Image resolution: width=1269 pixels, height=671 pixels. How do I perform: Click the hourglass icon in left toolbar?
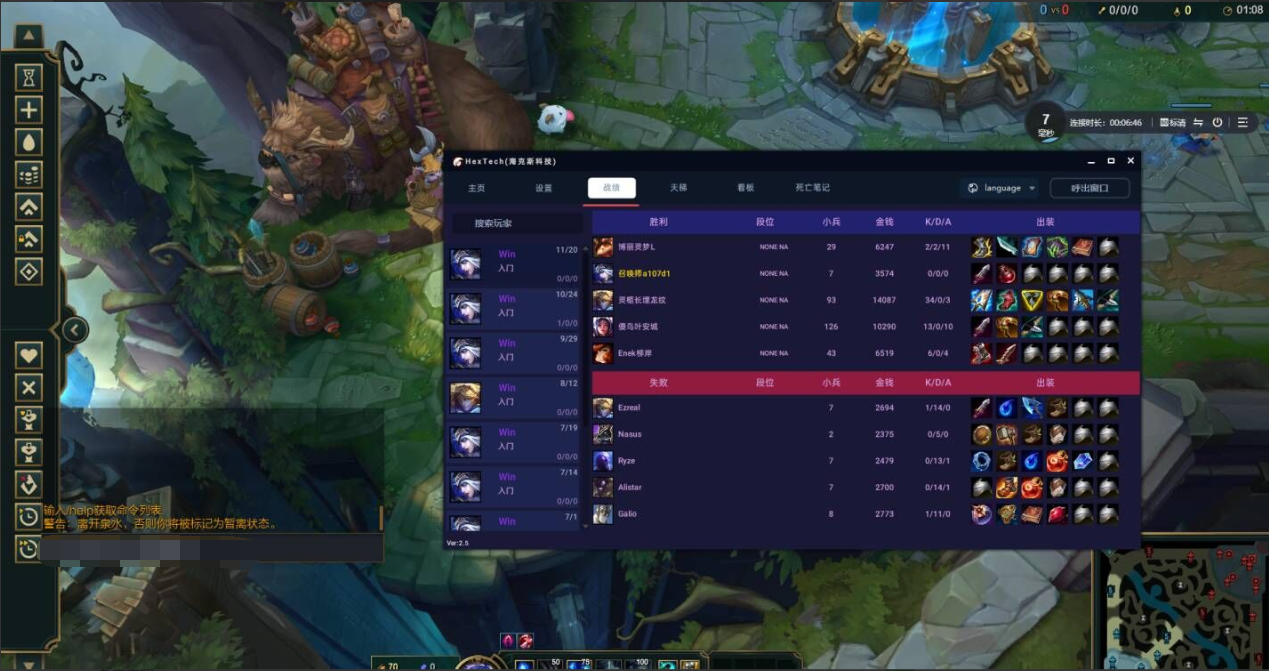coord(29,78)
